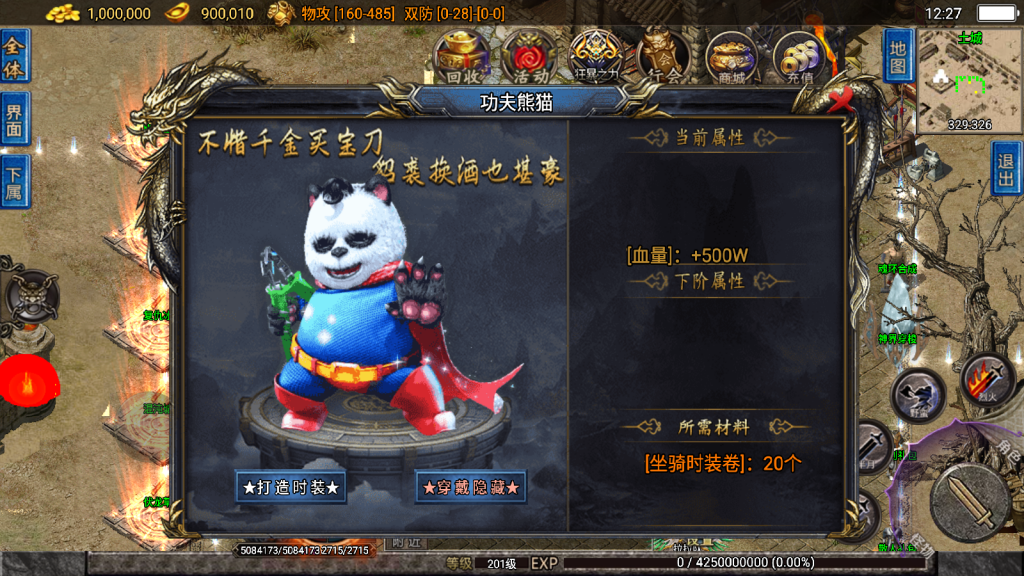This screenshot has width=1024, height=576.
Task: Open the 充值 recharge coins icon
Action: click(x=798, y=57)
